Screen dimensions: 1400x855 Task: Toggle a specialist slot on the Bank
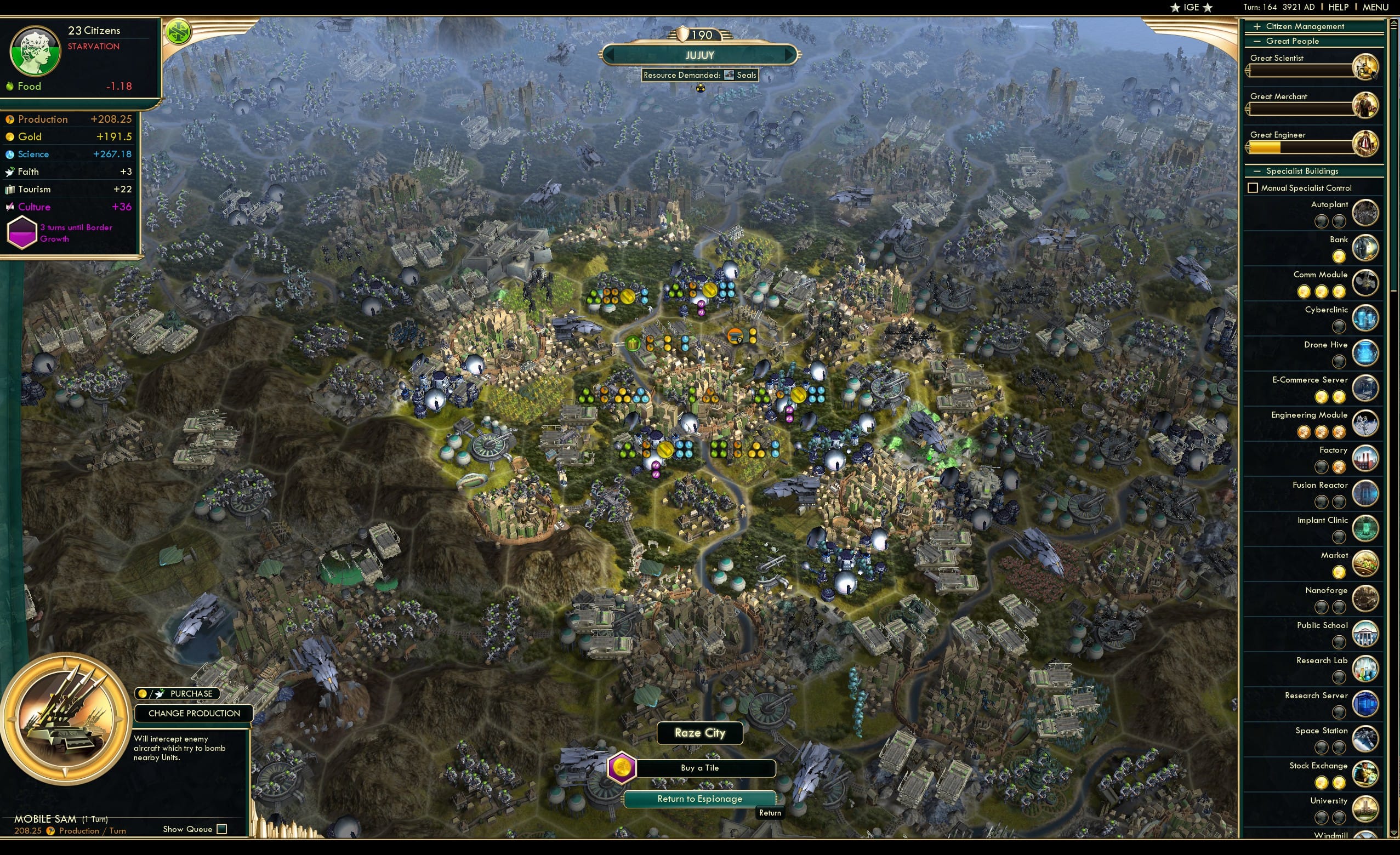click(x=1340, y=257)
